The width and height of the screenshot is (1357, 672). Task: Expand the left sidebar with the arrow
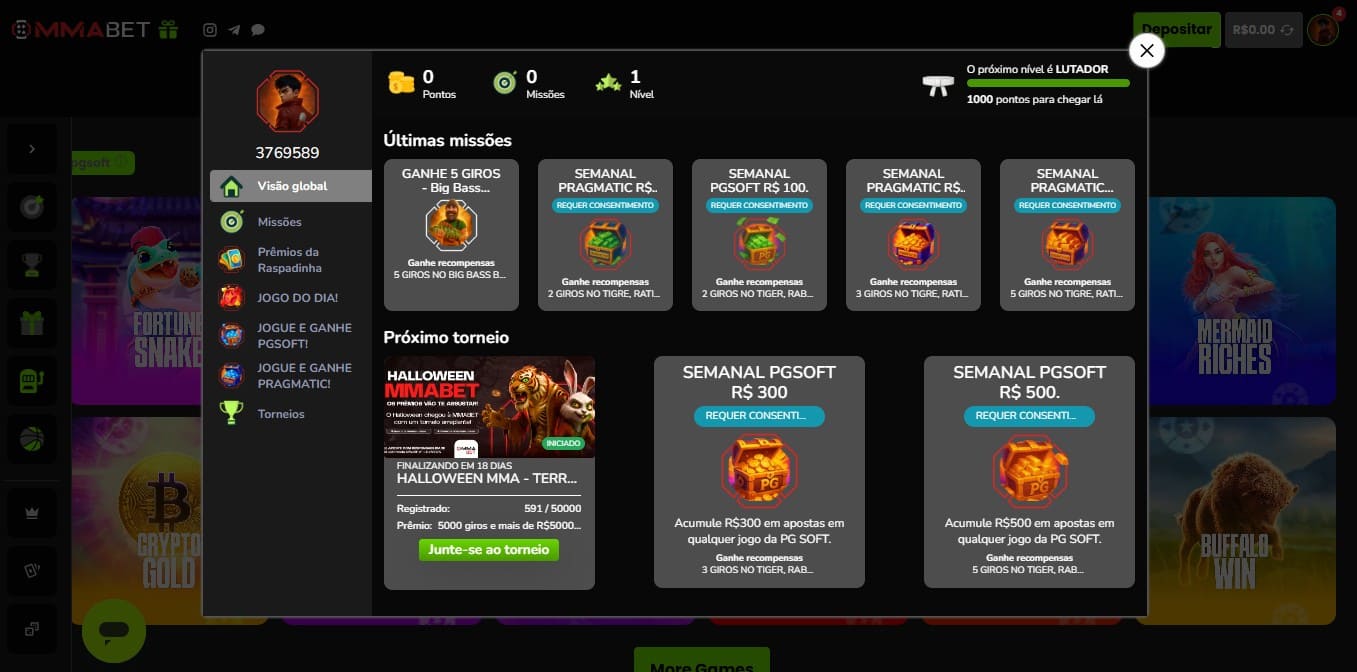pos(32,149)
